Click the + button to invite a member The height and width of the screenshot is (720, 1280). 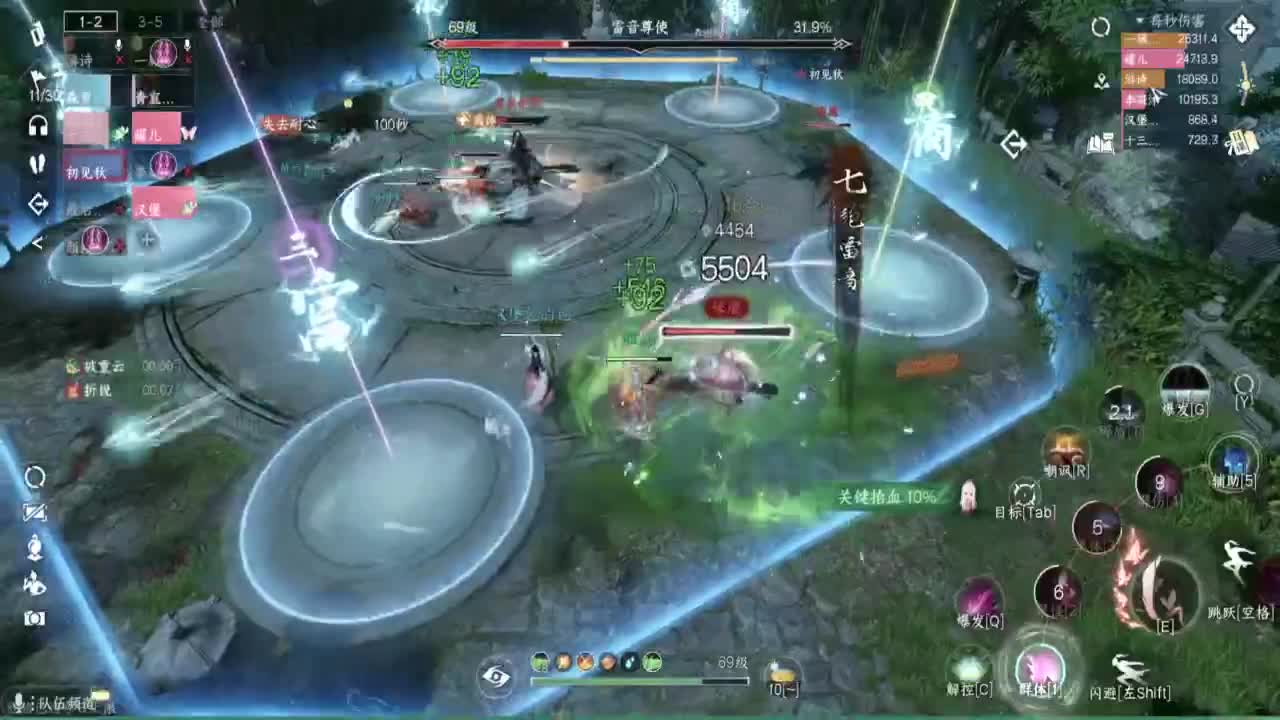[148, 238]
